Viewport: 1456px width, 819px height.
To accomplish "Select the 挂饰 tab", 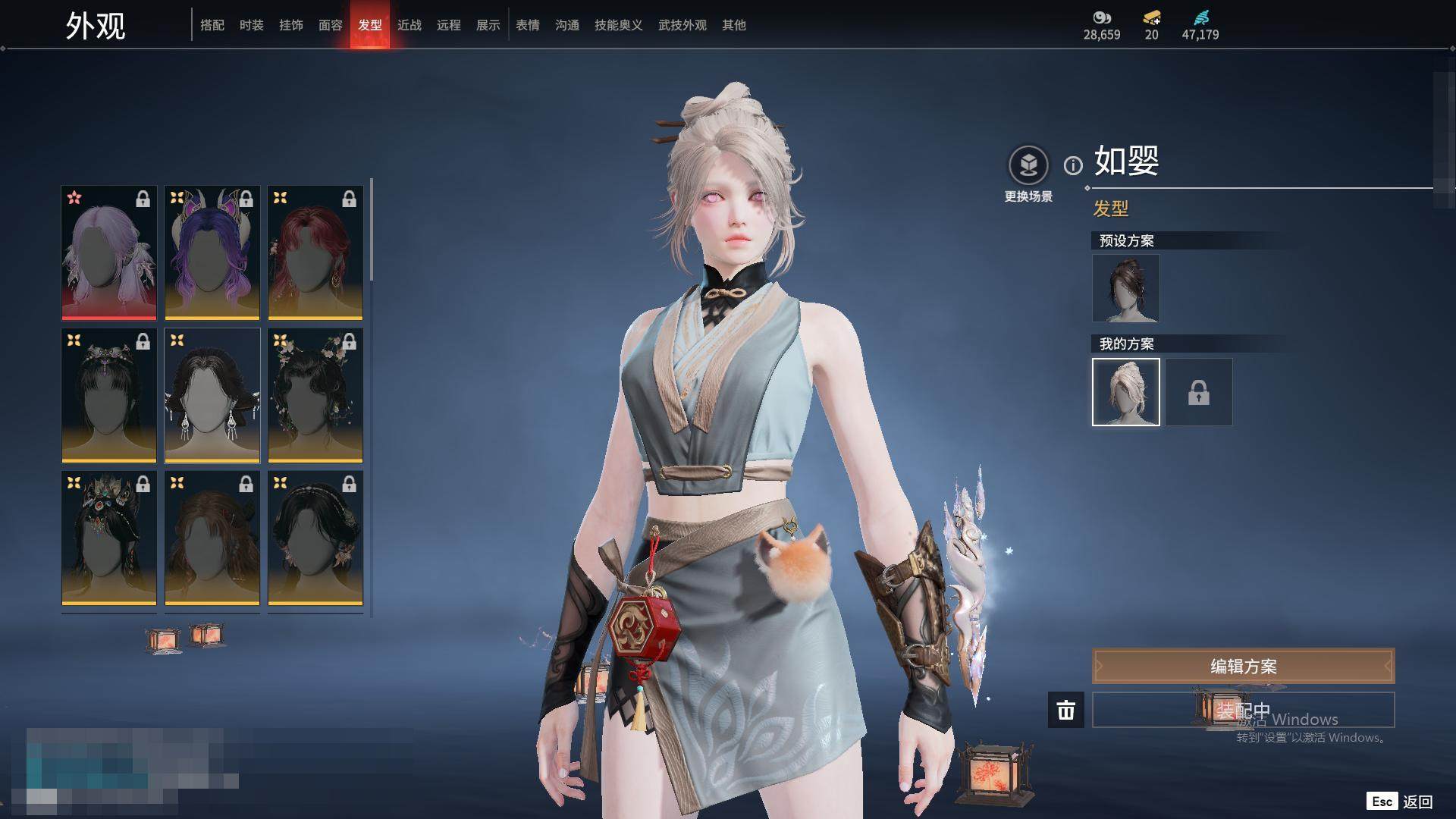I will [291, 25].
